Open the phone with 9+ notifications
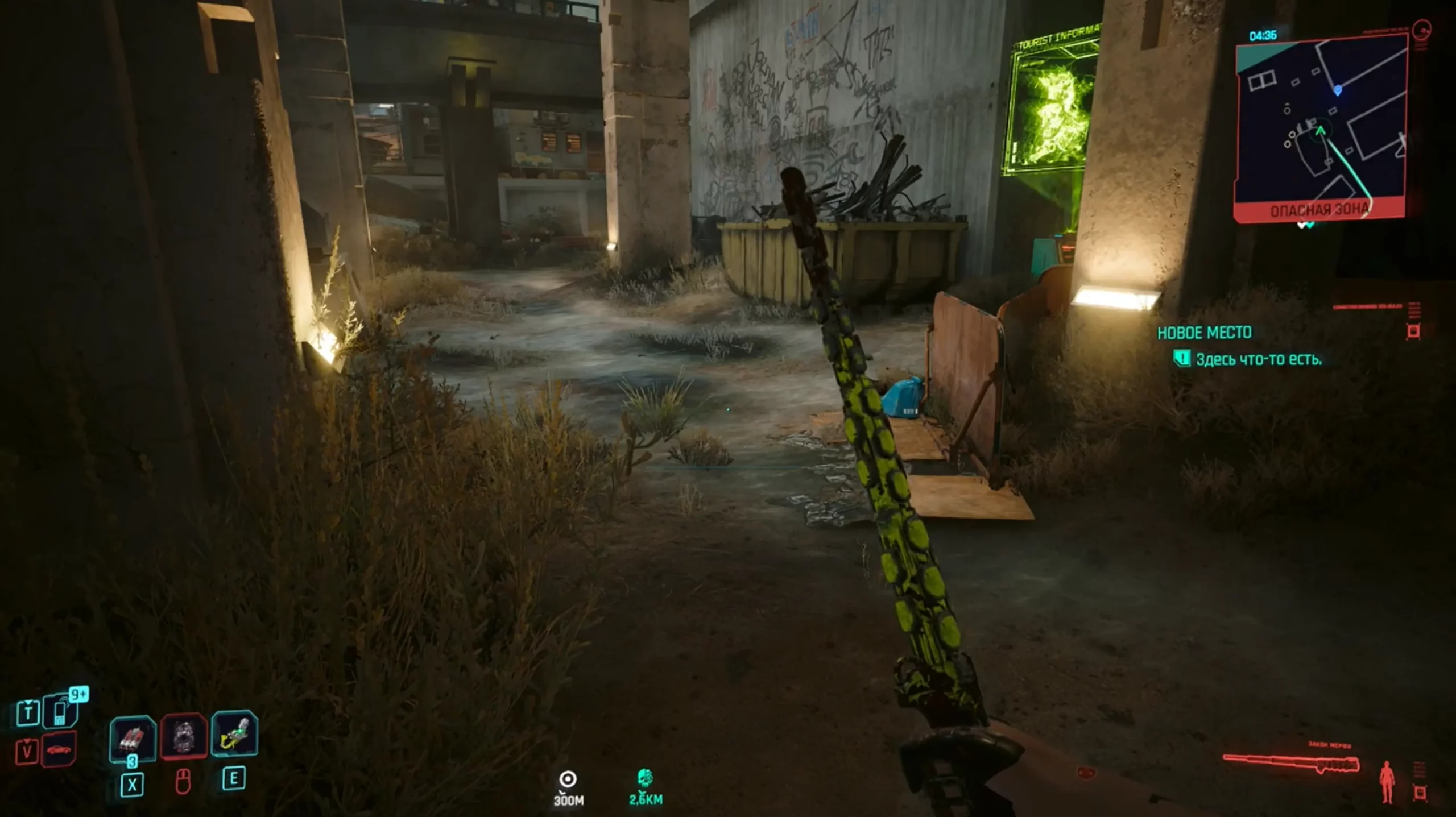This screenshot has width=1456, height=817. coord(61,712)
